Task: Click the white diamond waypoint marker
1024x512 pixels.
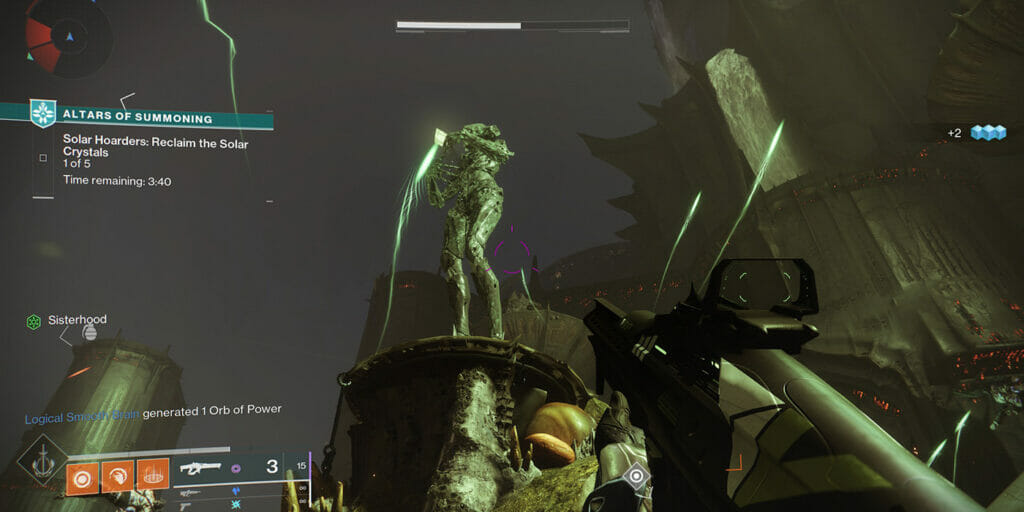Action: (x=635, y=476)
